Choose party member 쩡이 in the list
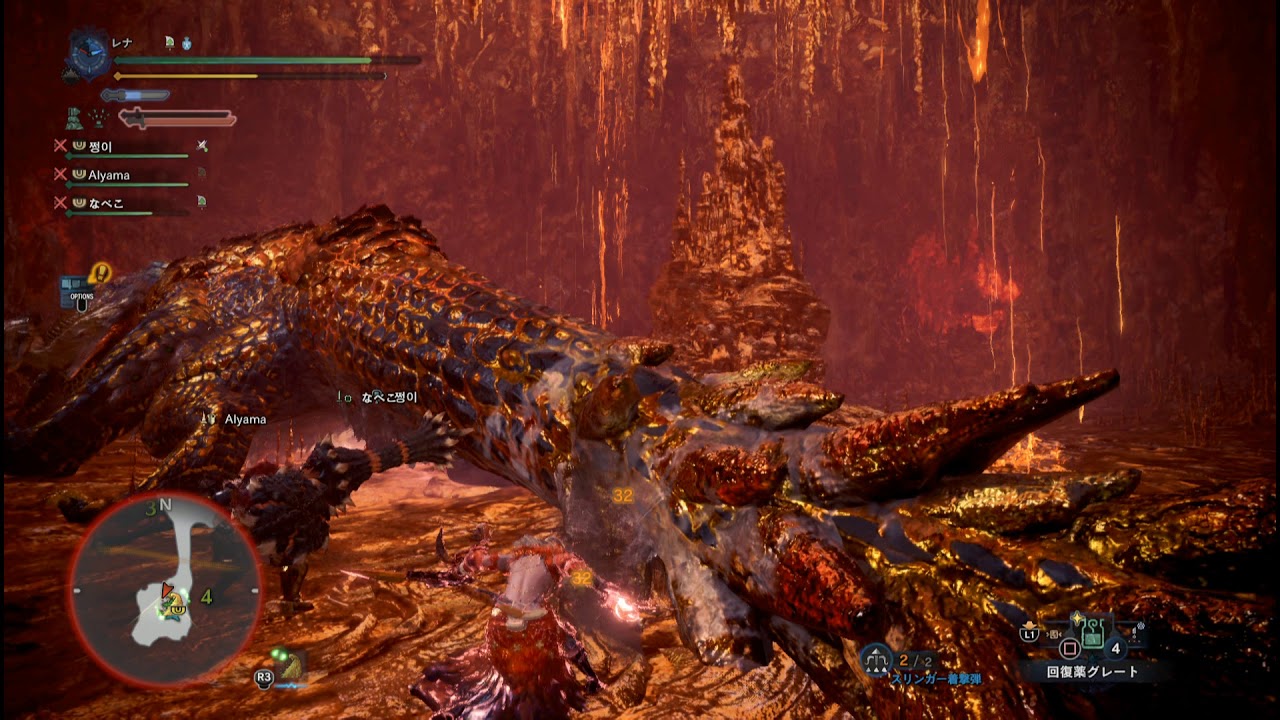1280x720 pixels. (x=100, y=147)
